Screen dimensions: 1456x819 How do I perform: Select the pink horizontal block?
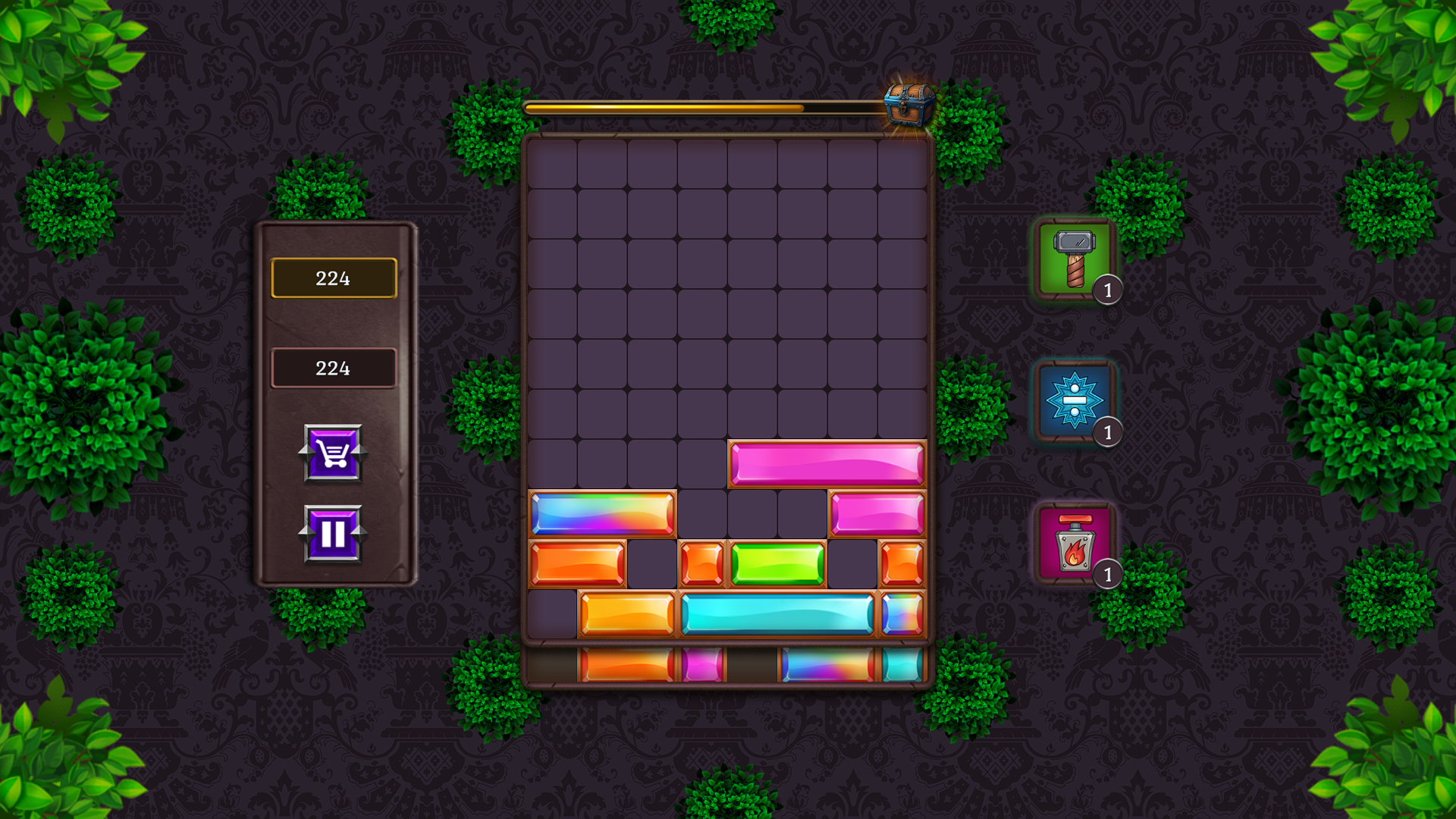point(827,463)
